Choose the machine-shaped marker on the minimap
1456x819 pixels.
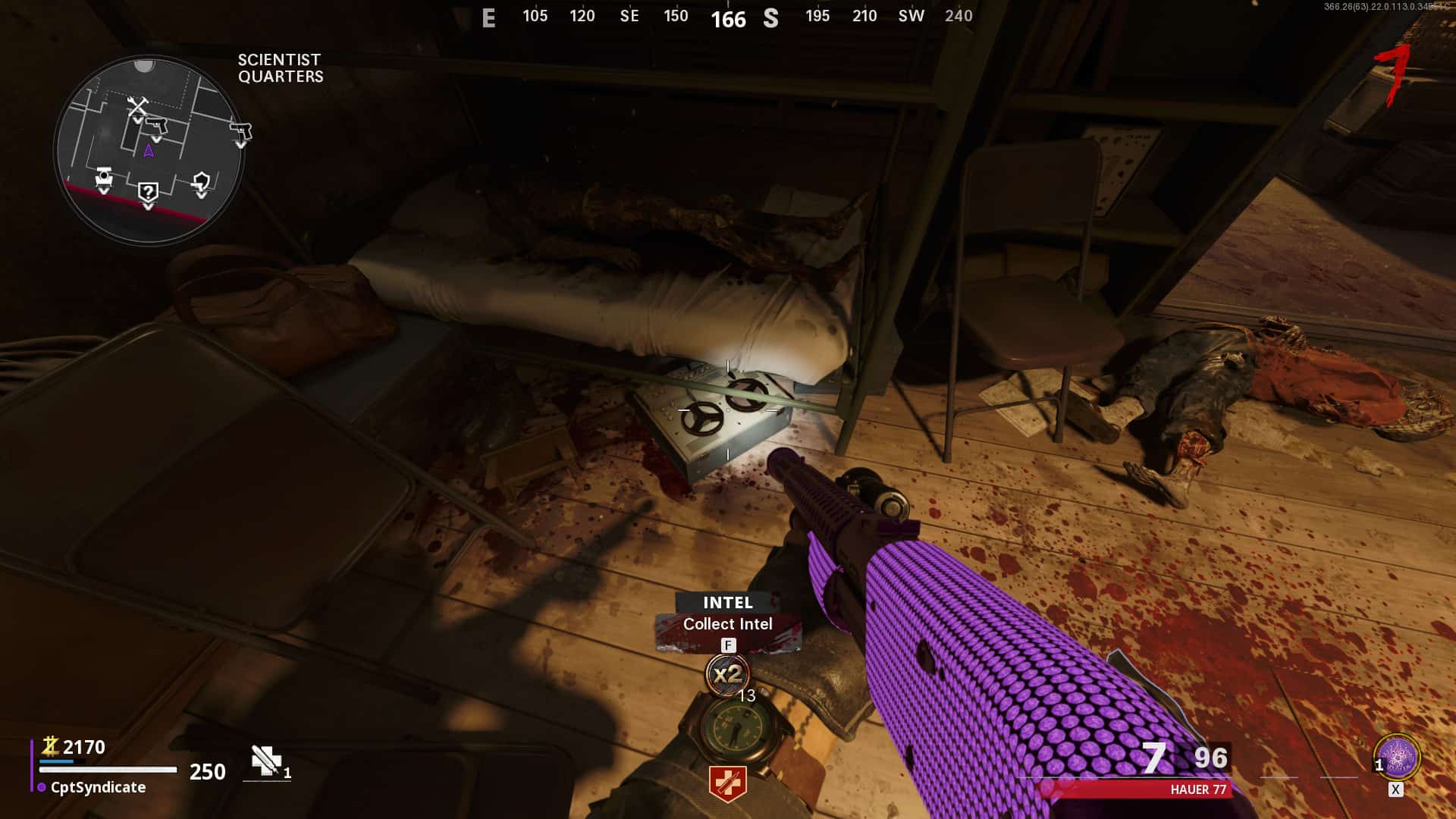coord(104,177)
